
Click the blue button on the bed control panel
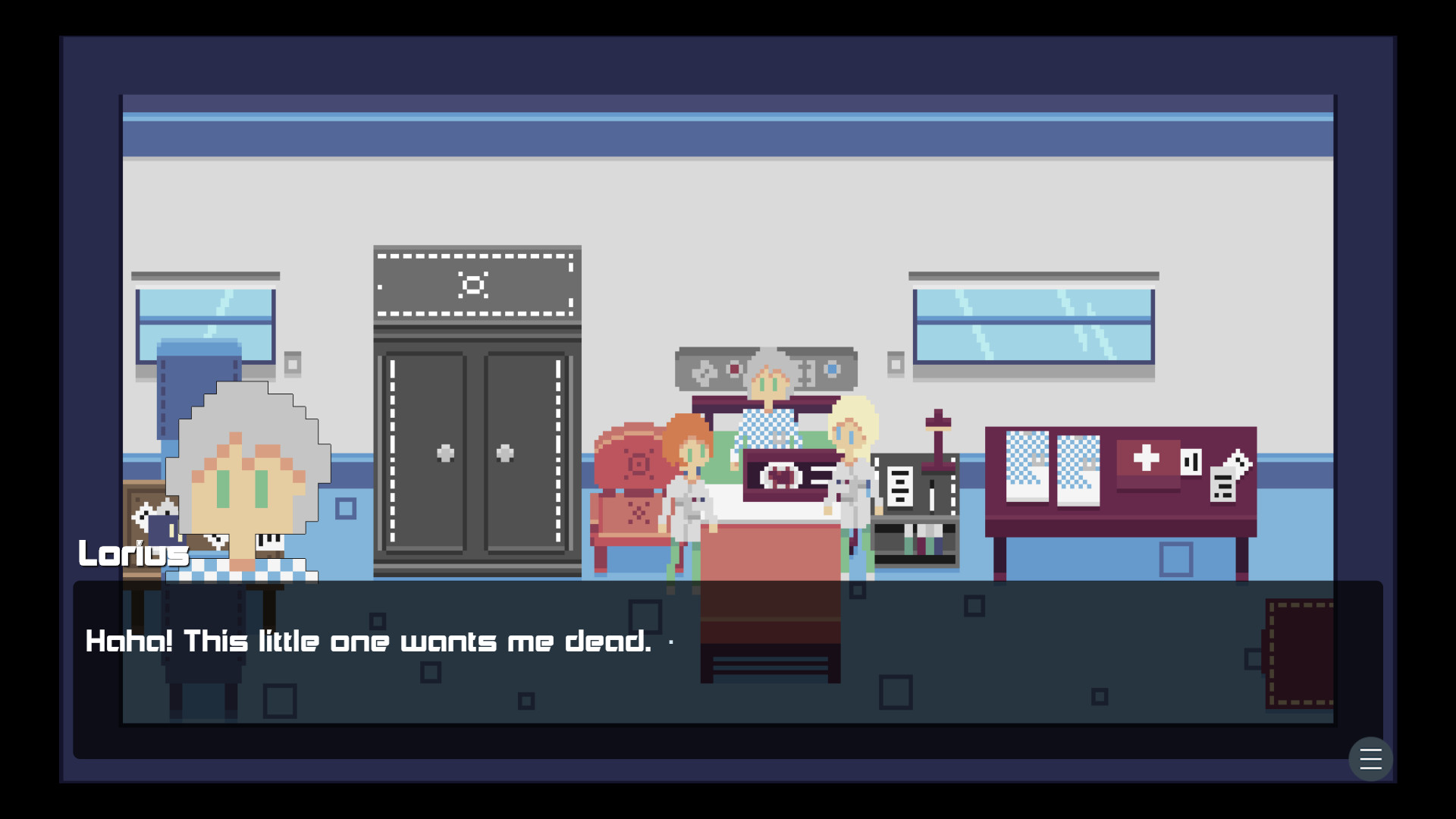(x=832, y=370)
